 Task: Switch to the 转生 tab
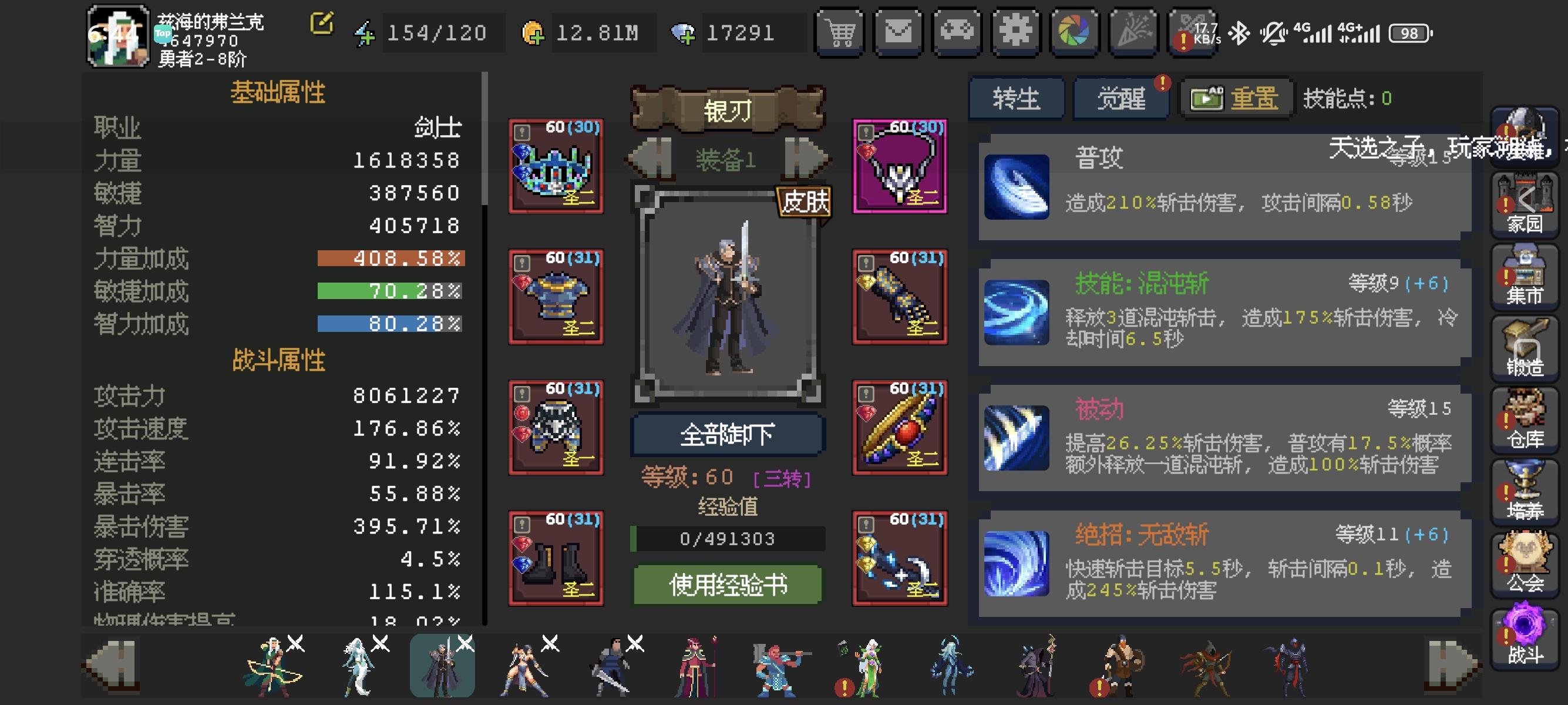(x=1017, y=98)
